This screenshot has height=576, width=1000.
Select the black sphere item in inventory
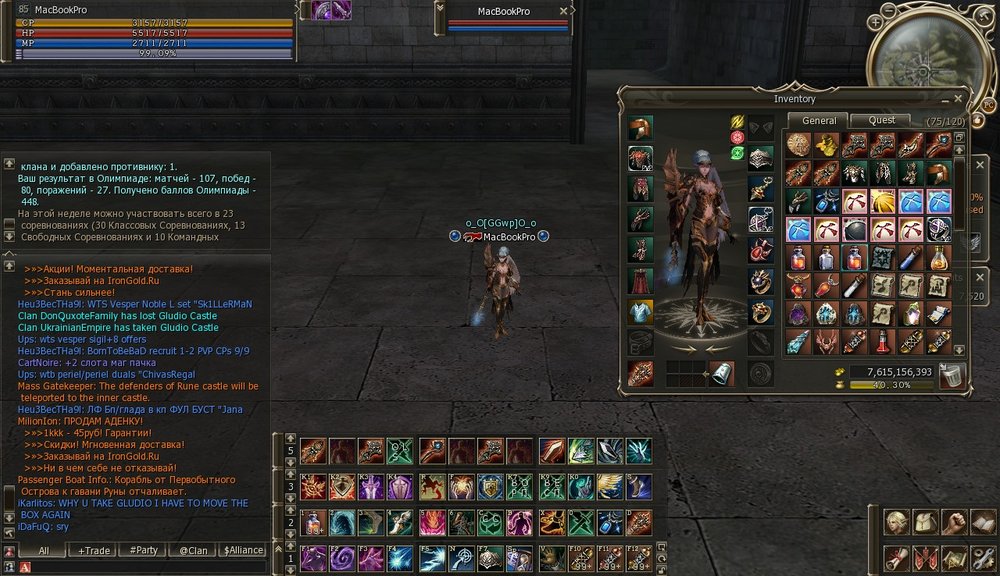point(854,229)
